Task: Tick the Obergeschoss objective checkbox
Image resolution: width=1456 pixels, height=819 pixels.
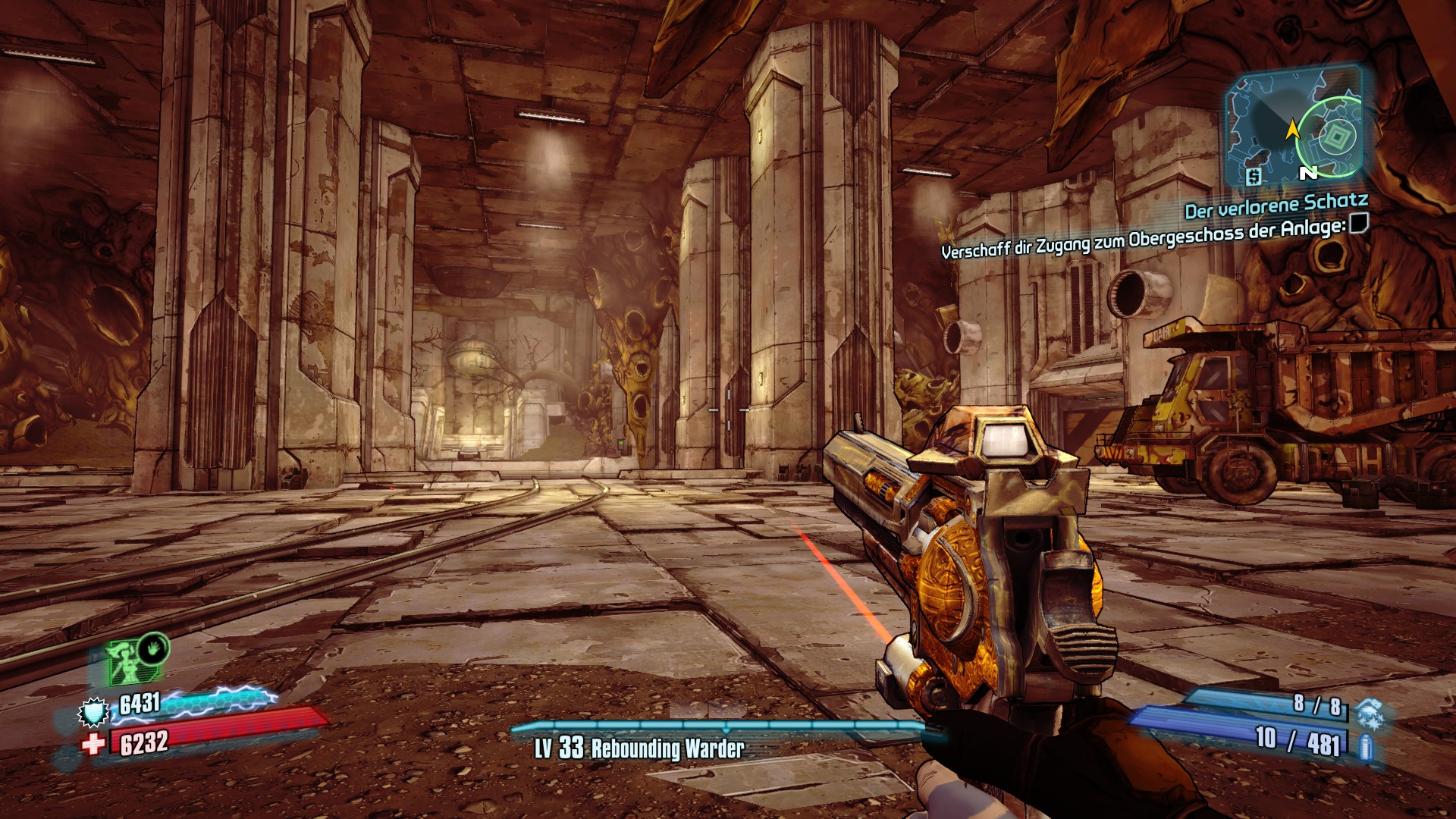Action: (x=1358, y=224)
